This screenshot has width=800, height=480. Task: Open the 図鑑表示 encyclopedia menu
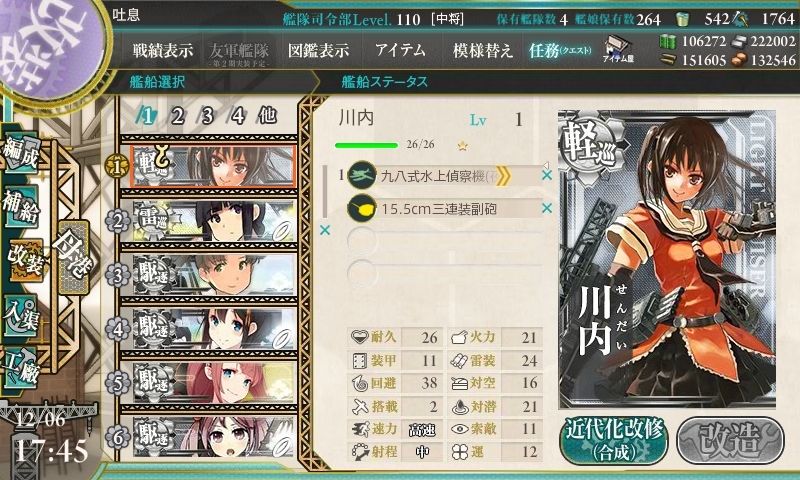[318, 50]
